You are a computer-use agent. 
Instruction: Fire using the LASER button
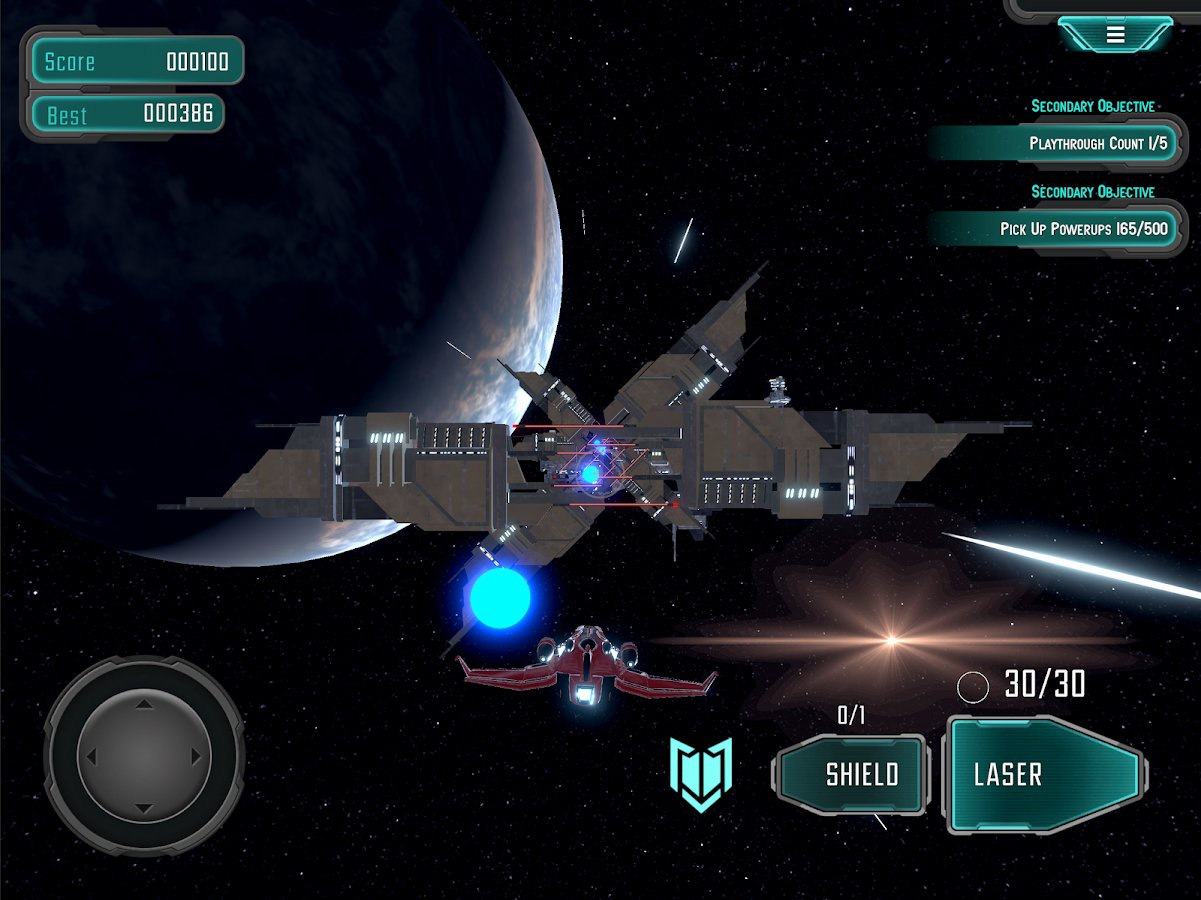pyautogui.click(x=1045, y=775)
